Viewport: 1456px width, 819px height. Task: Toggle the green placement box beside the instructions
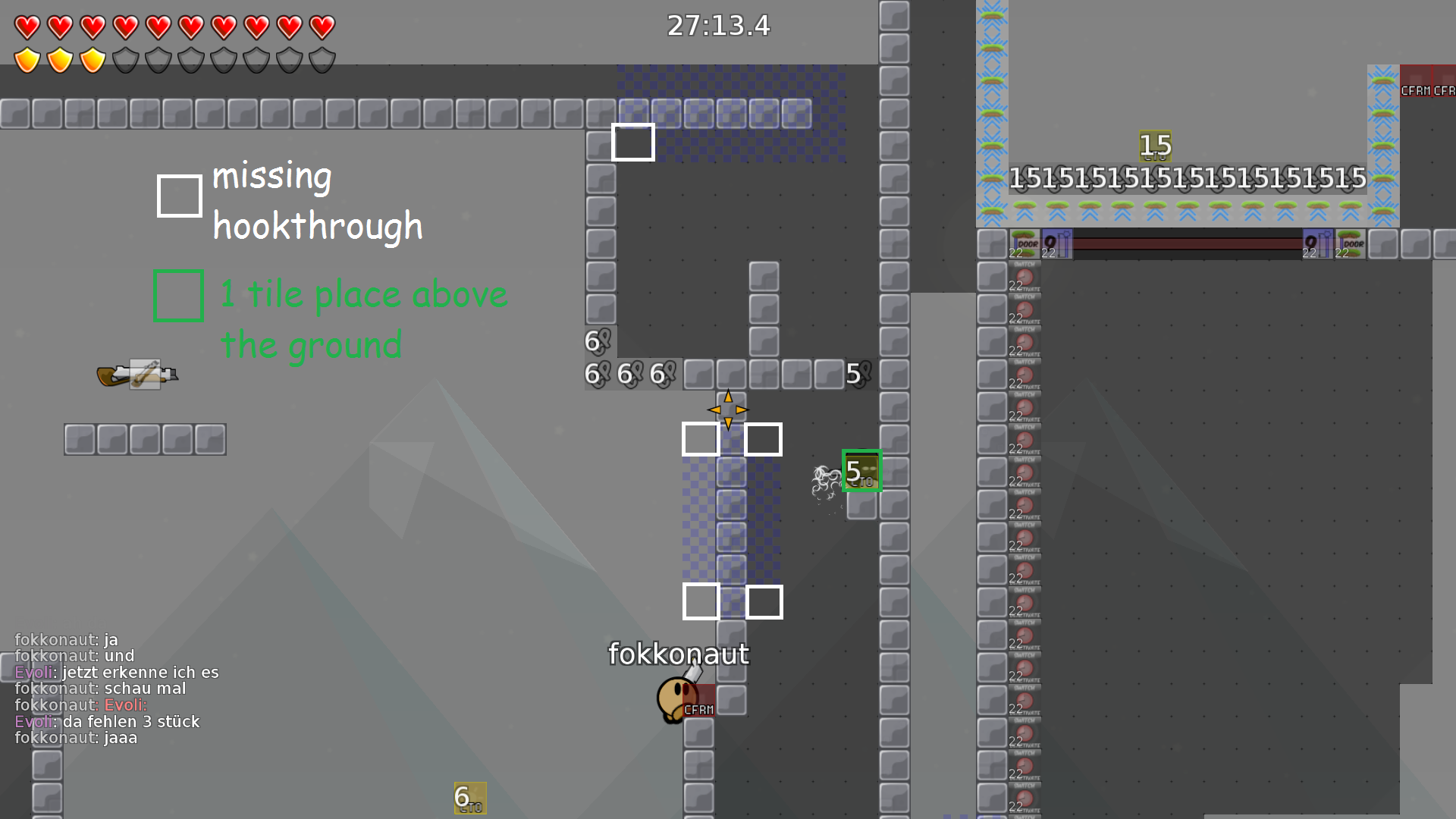coord(178,296)
